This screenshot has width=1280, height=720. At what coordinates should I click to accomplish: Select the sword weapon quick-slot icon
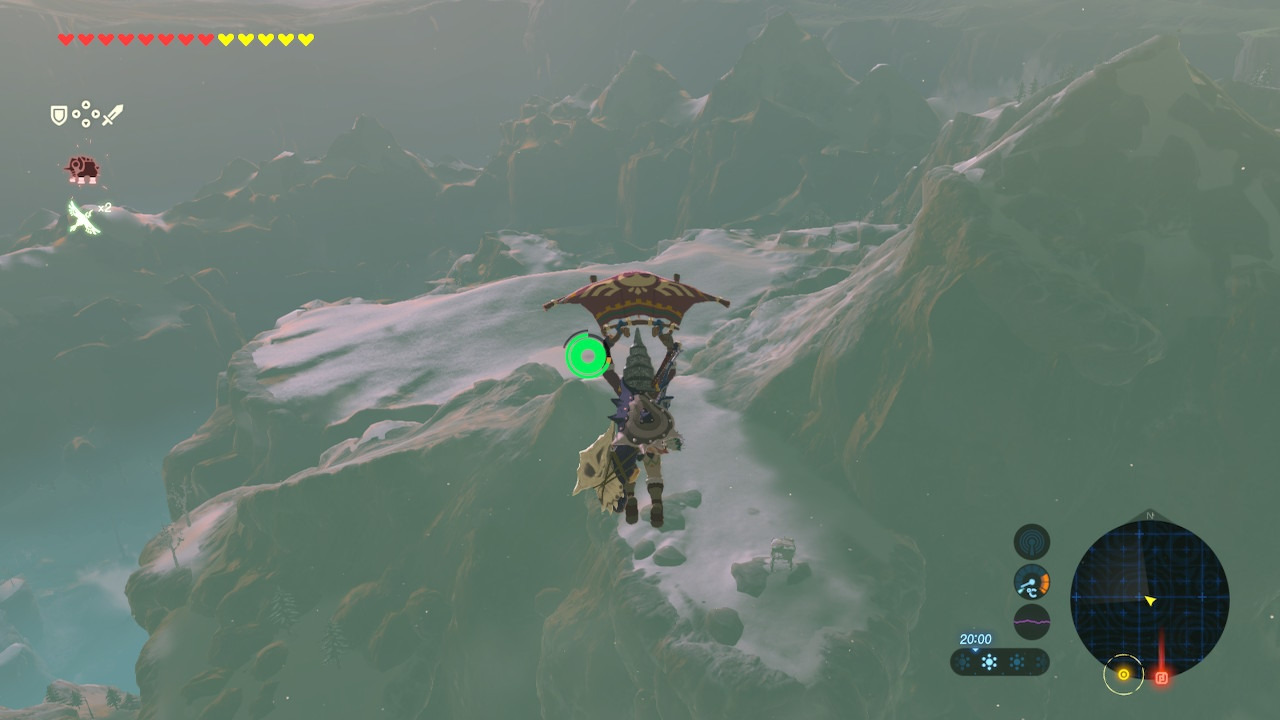pos(112,115)
